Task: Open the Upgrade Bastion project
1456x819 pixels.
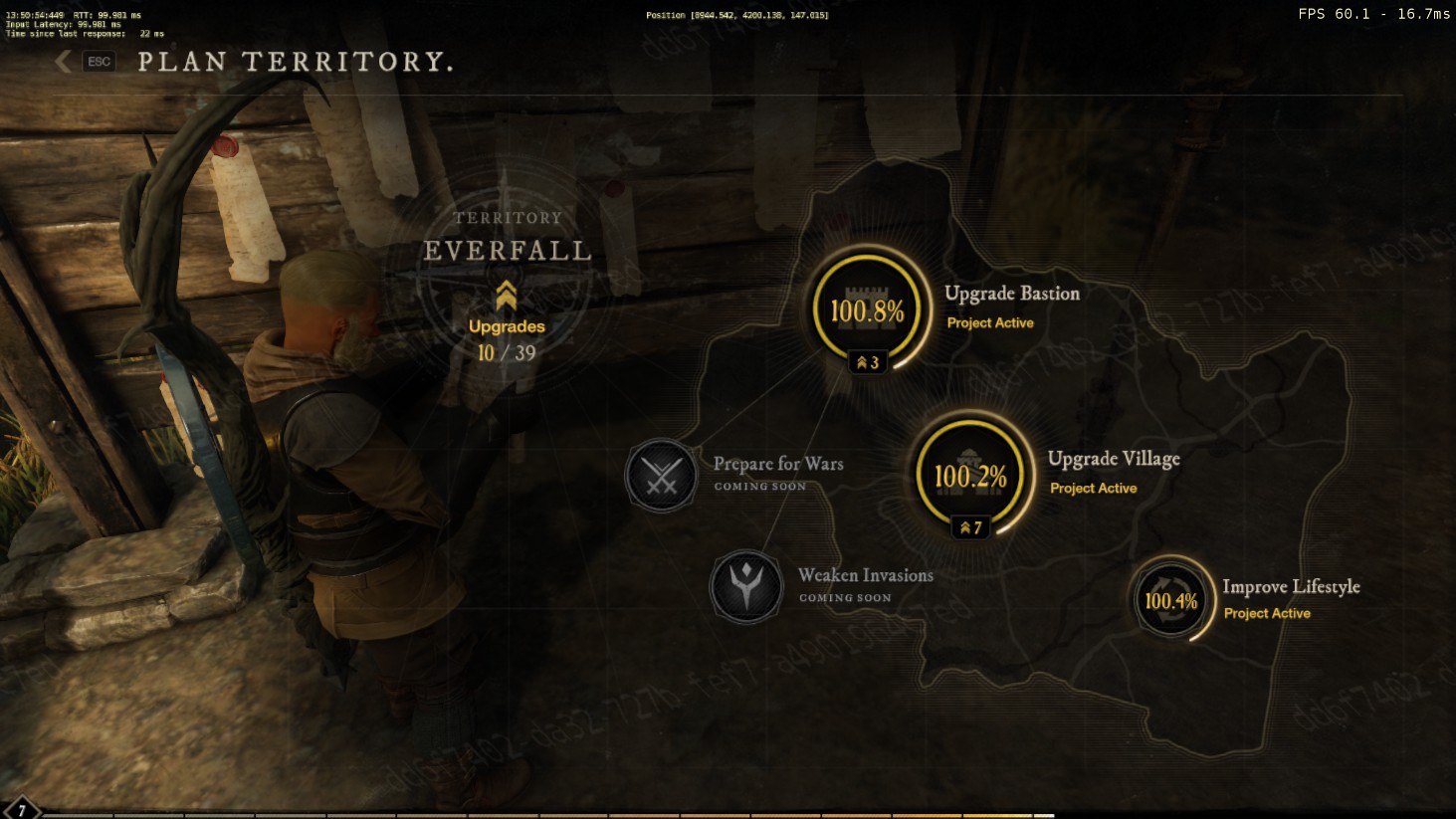Action: point(868,310)
